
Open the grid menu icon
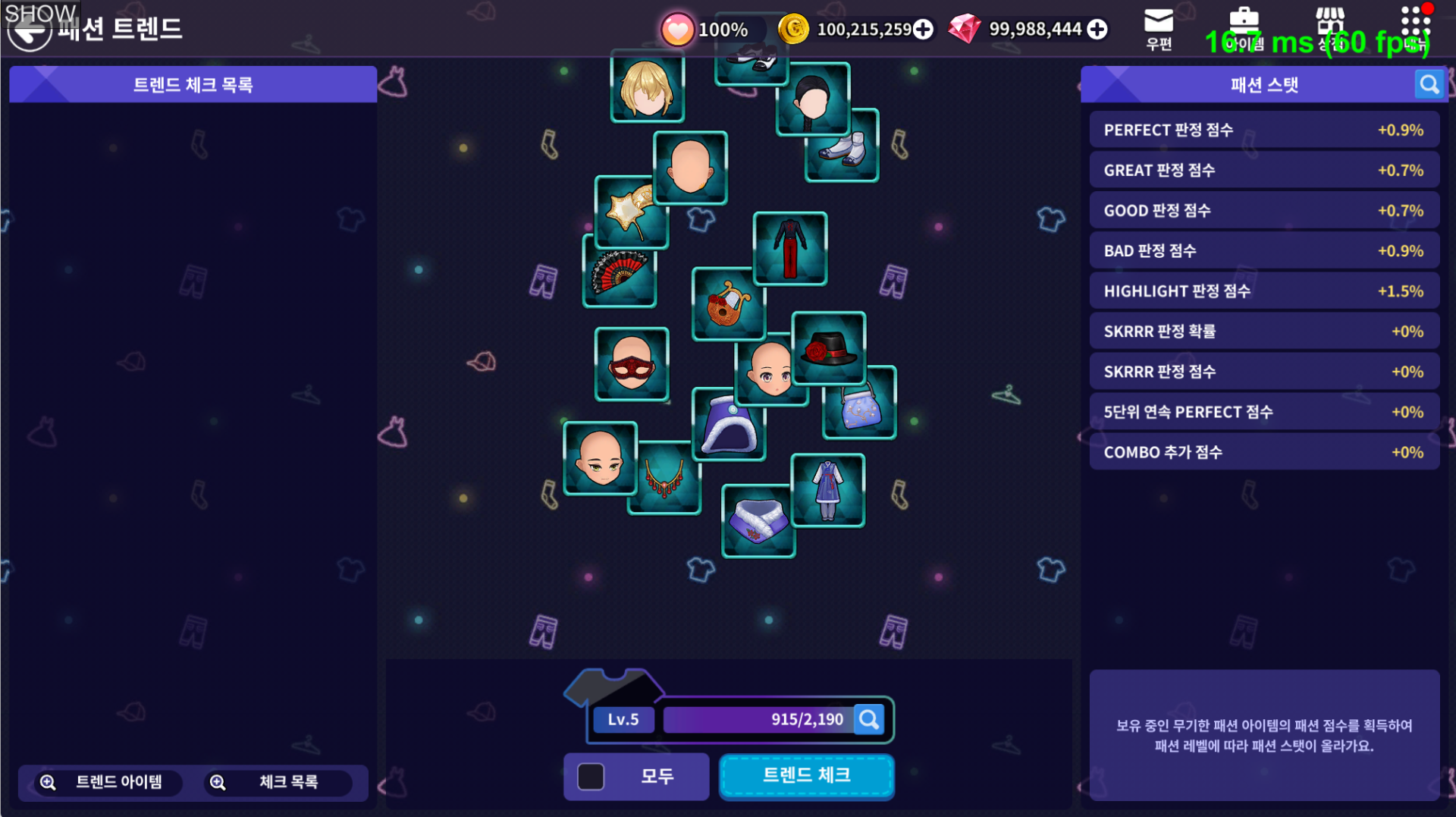pos(1415,29)
